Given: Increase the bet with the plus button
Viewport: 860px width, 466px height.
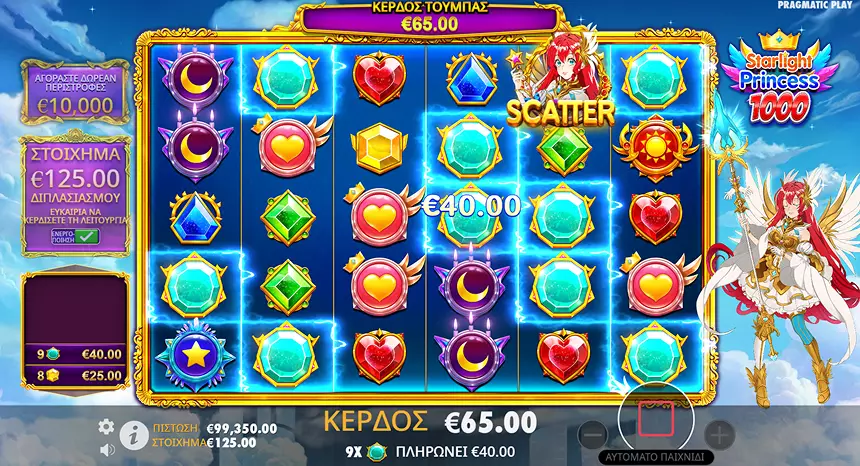Looking at the screenshot, I should pos(718,435).
